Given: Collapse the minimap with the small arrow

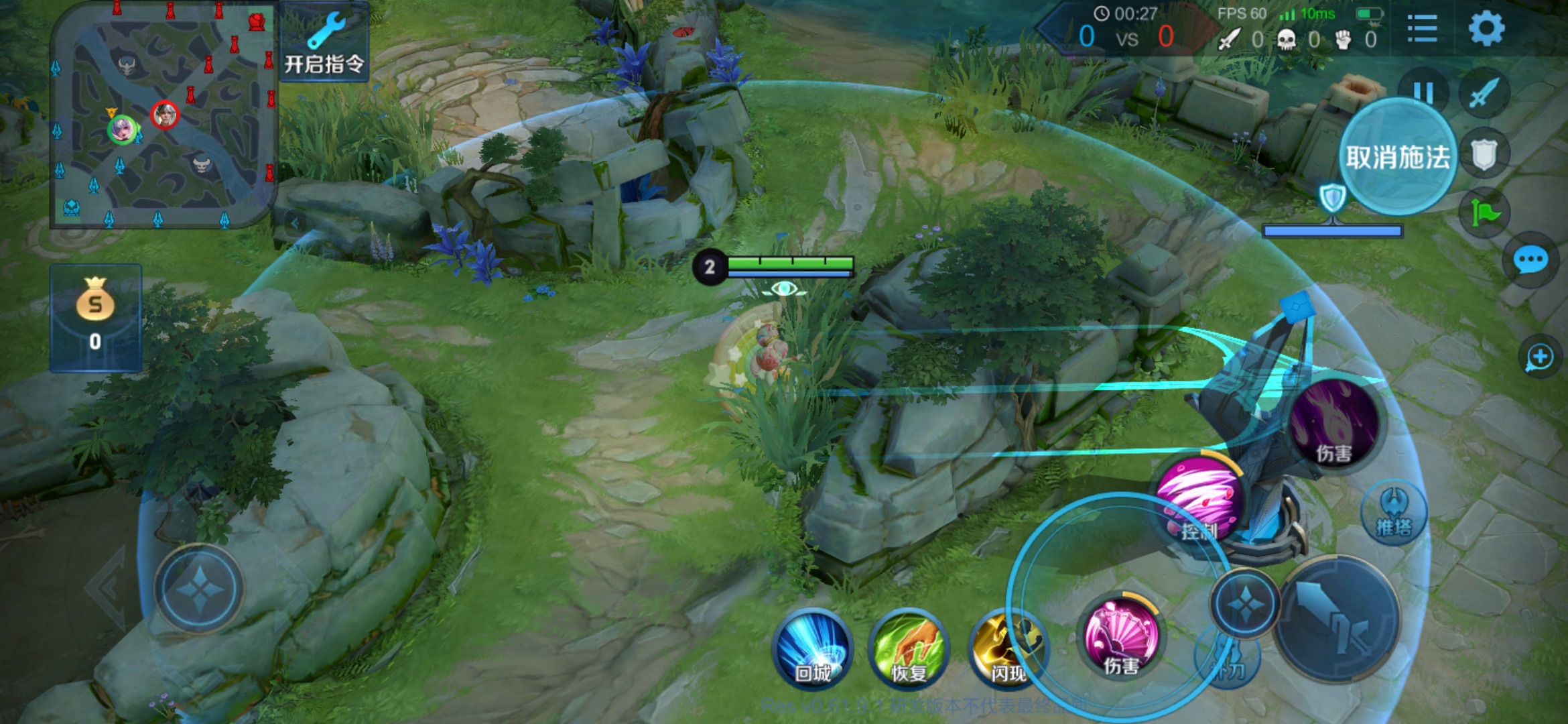Looking at the screenshot, I should [x=295, y=223].
